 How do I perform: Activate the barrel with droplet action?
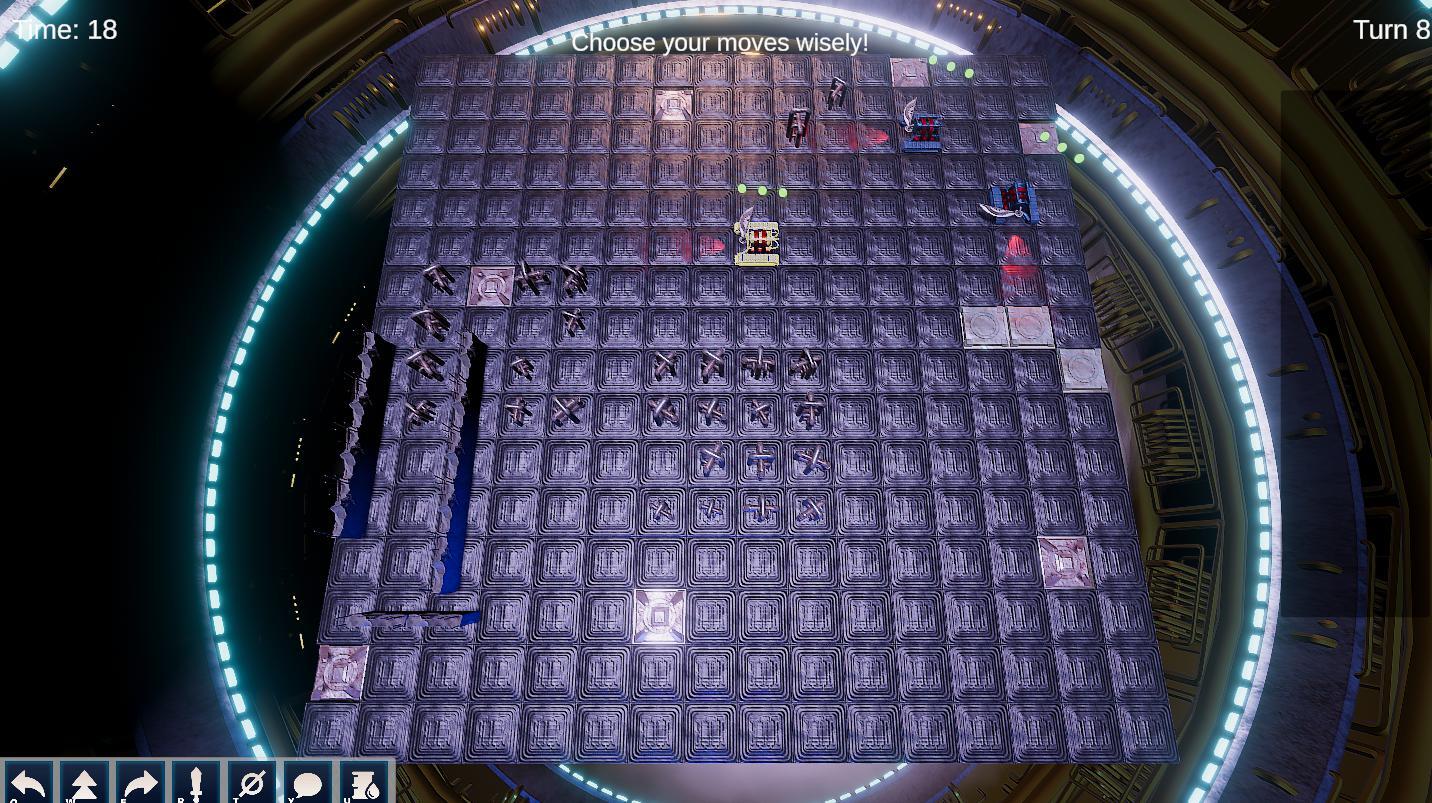pyautogui.click(x=364, y=783)
